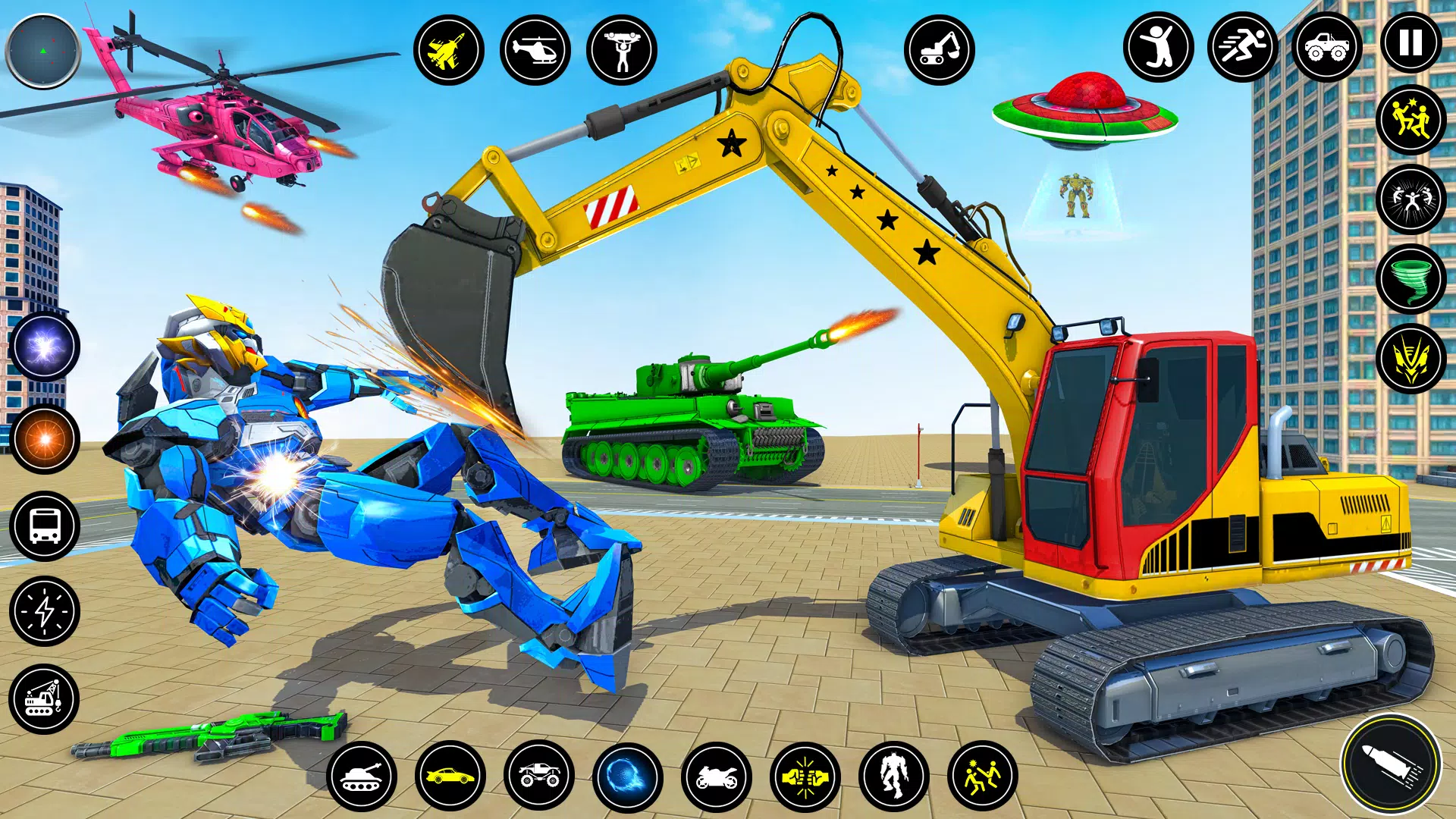Tap the jumping figure button
Viewport: 1456px width, 819px height.
[x=1158, y=47]
